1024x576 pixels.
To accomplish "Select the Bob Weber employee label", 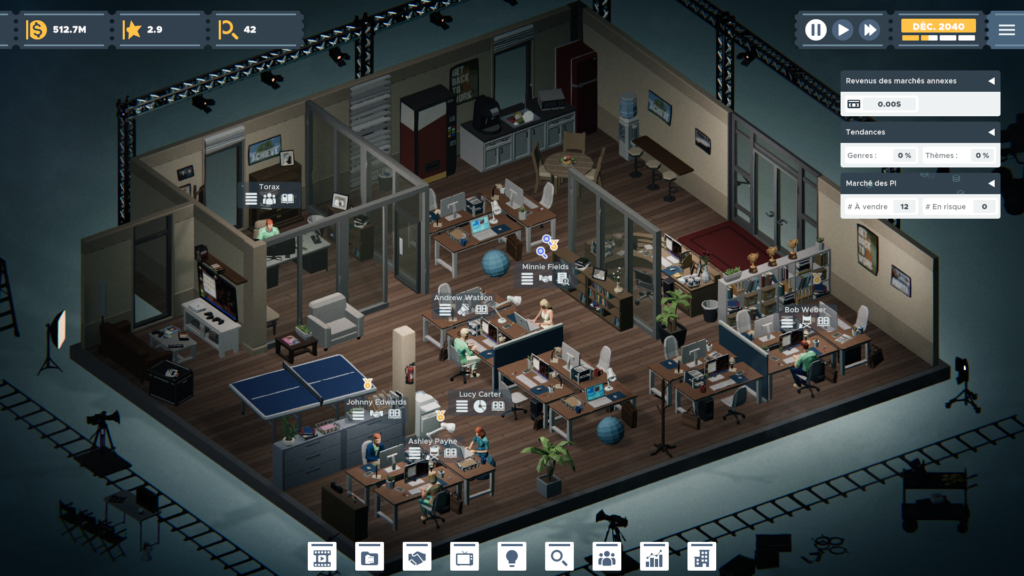I will click(805, 310).
